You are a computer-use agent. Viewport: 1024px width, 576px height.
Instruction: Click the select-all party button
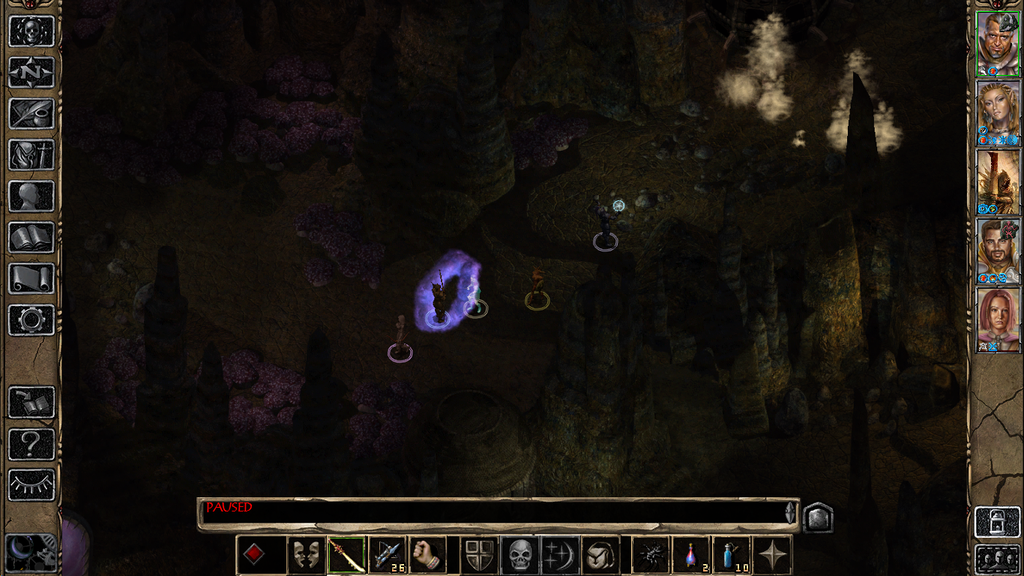[998, 558]
